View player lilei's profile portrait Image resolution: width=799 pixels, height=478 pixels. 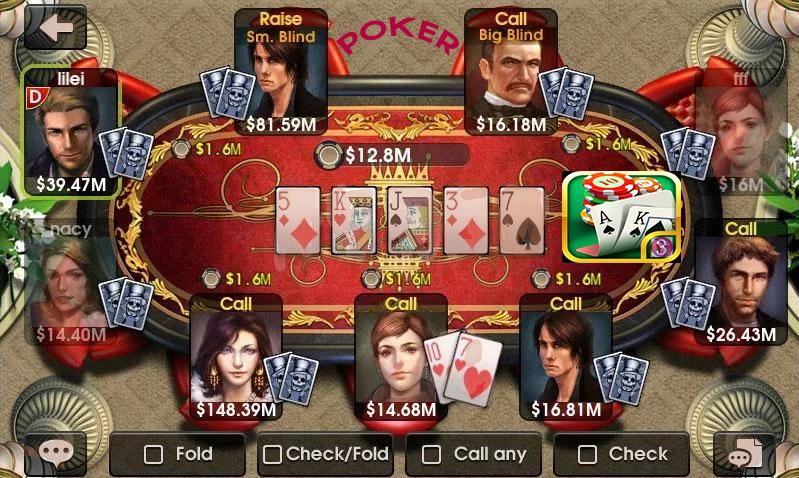(x=70, y=132)
